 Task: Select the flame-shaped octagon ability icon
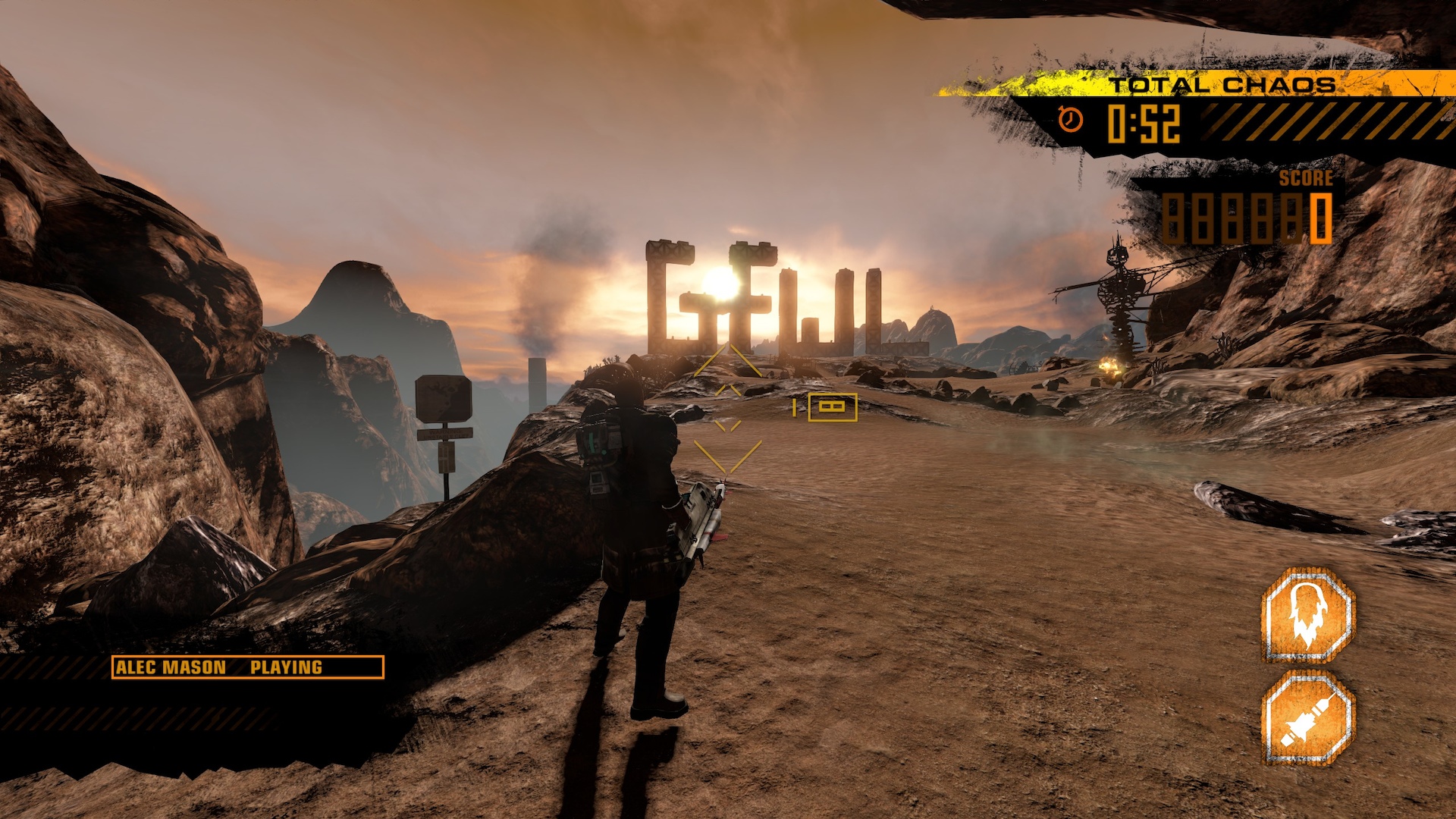point(1308,615)
